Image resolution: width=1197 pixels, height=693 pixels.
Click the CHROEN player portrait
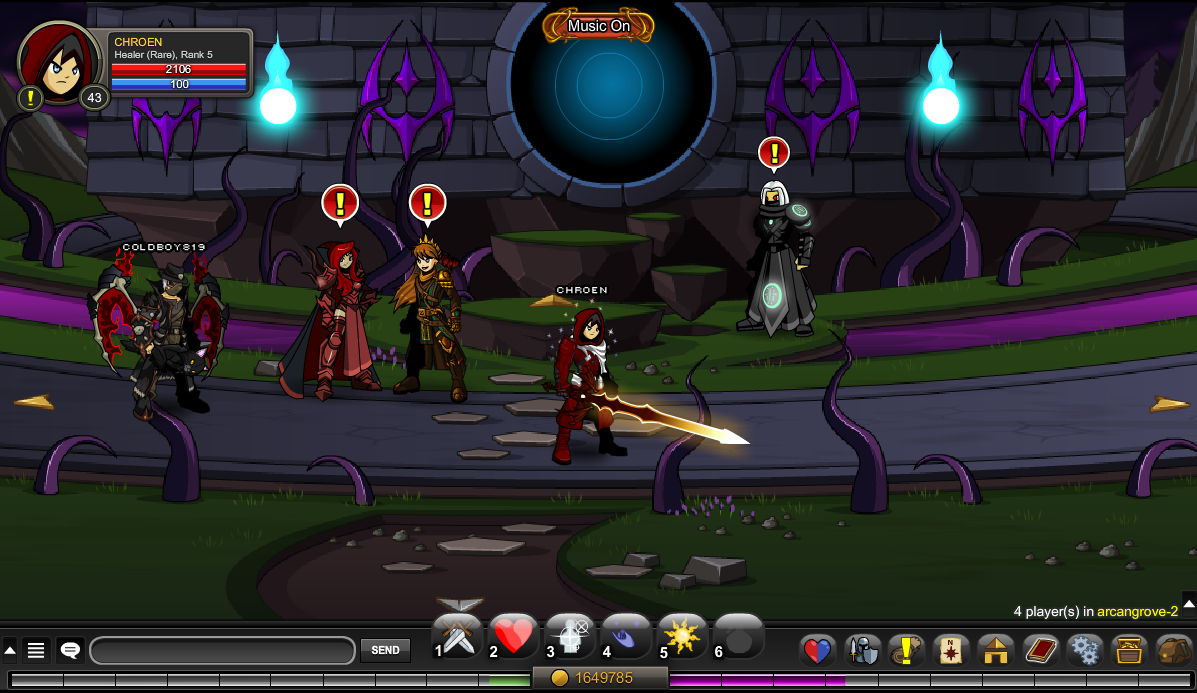coord(60,62)
